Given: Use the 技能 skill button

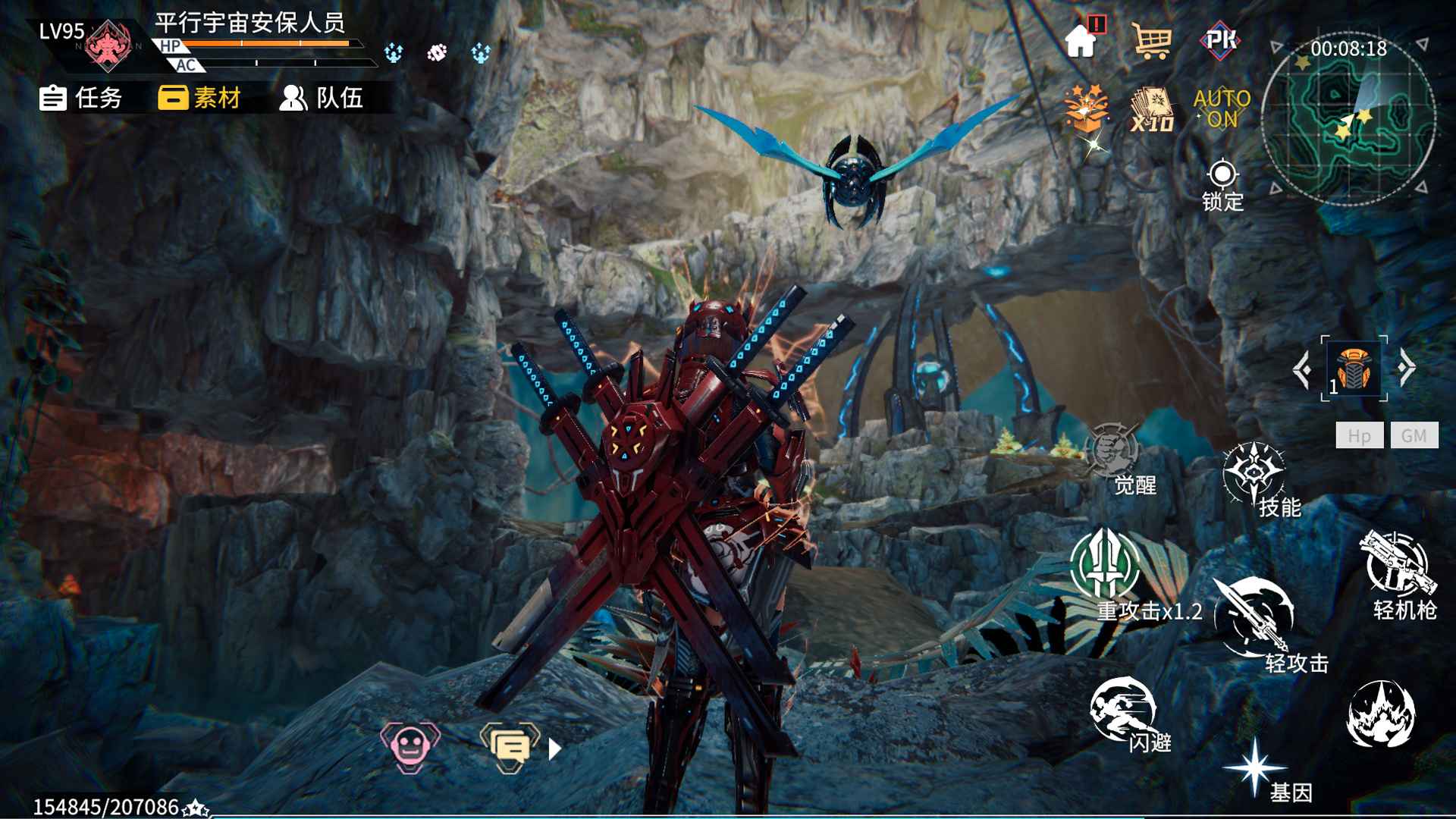Looking at the screenshot, I should (1254, 475).
